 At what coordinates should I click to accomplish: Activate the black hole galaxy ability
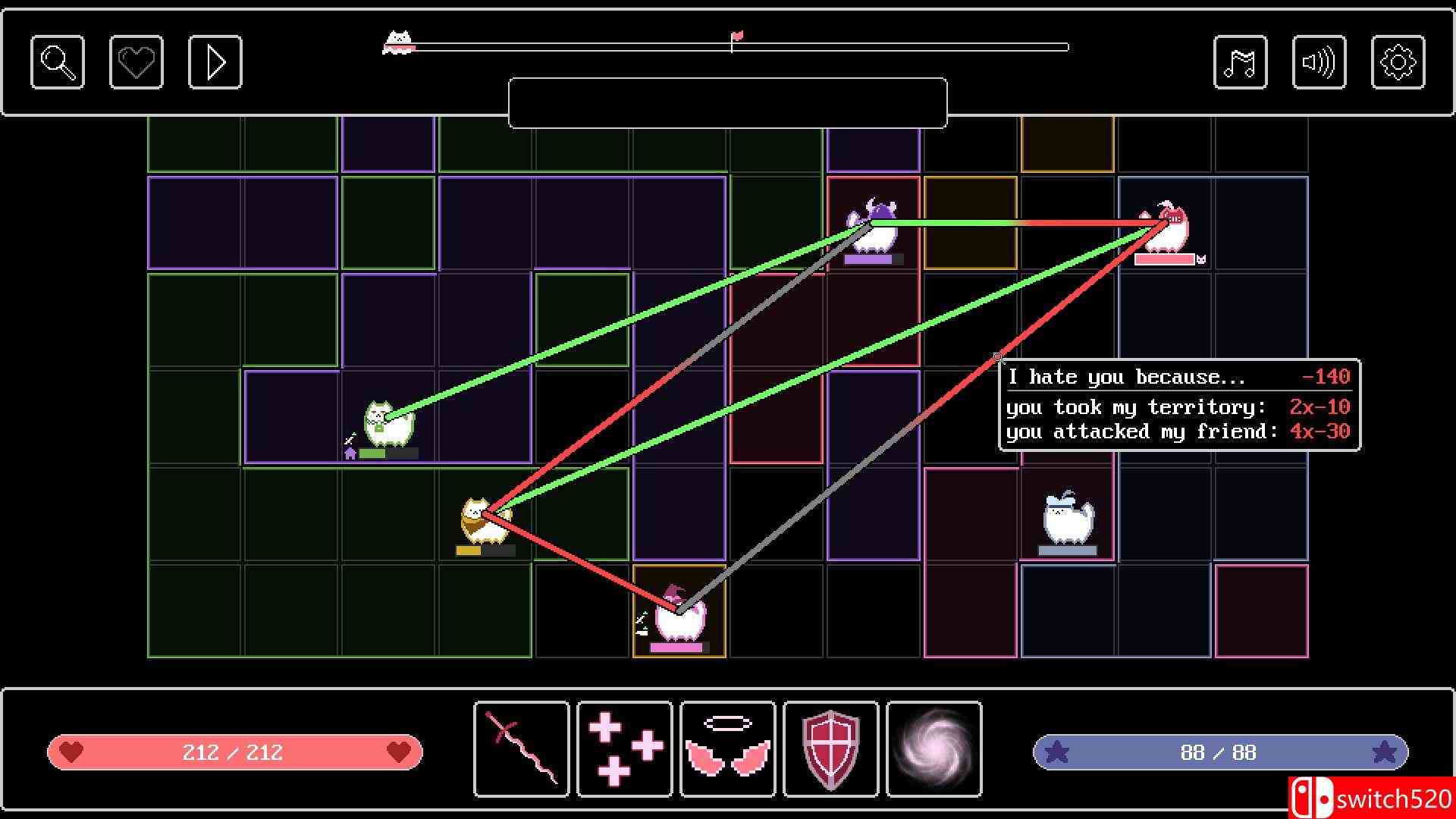coord(934,749)
